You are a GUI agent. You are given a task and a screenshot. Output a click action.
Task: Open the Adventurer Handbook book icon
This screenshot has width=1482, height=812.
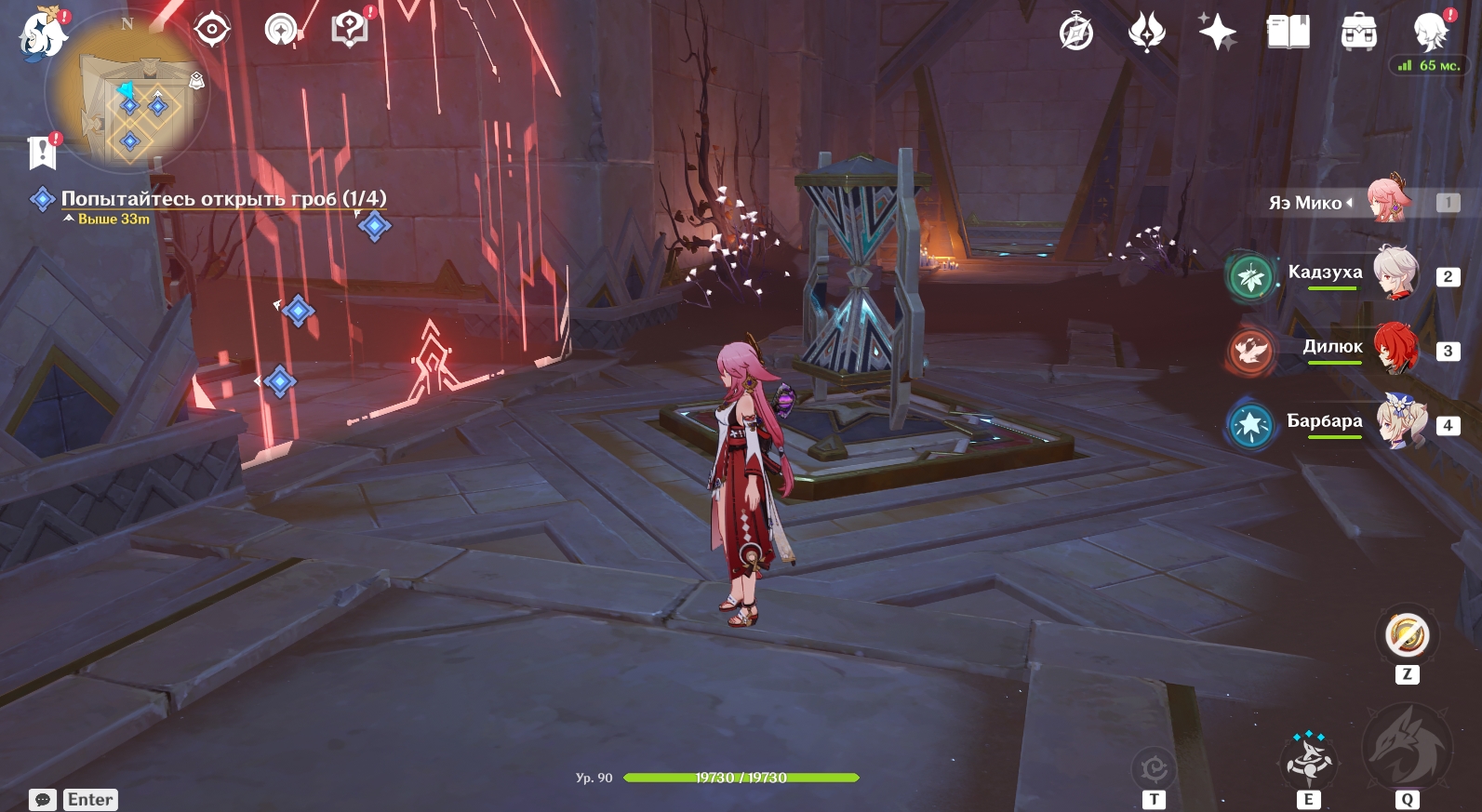click(x=1288, y=33)
